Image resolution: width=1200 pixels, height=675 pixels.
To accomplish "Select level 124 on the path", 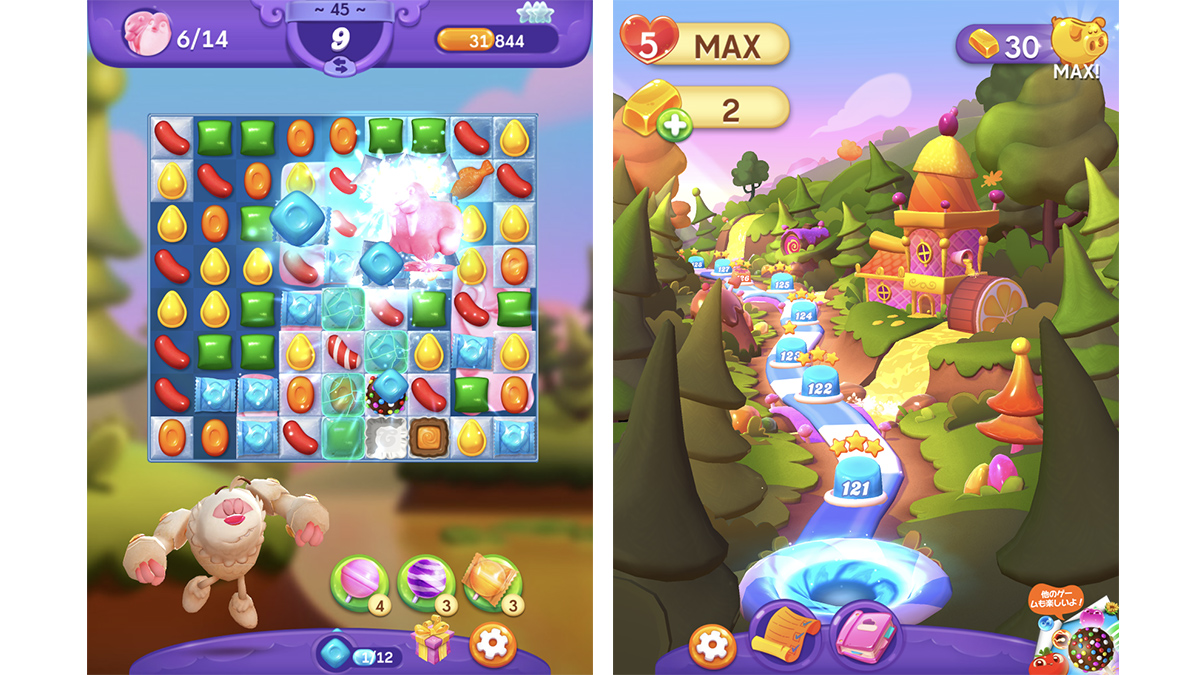I will [802, 315].
